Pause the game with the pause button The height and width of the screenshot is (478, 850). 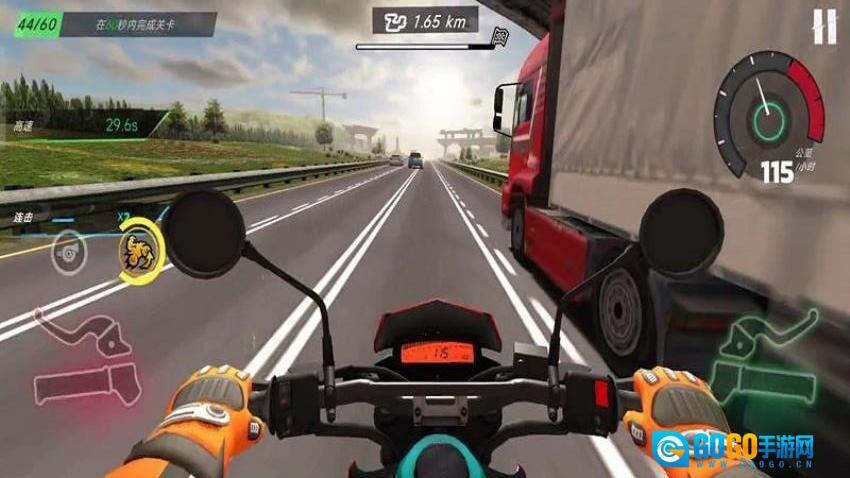click(824, 27)
